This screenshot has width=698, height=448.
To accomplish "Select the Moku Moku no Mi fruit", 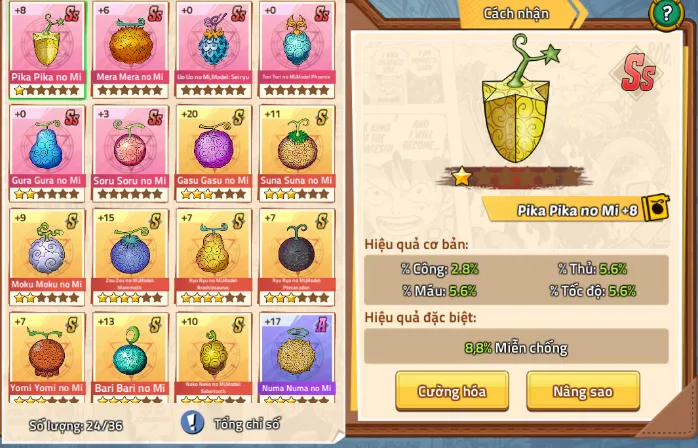I will [47, 253].
